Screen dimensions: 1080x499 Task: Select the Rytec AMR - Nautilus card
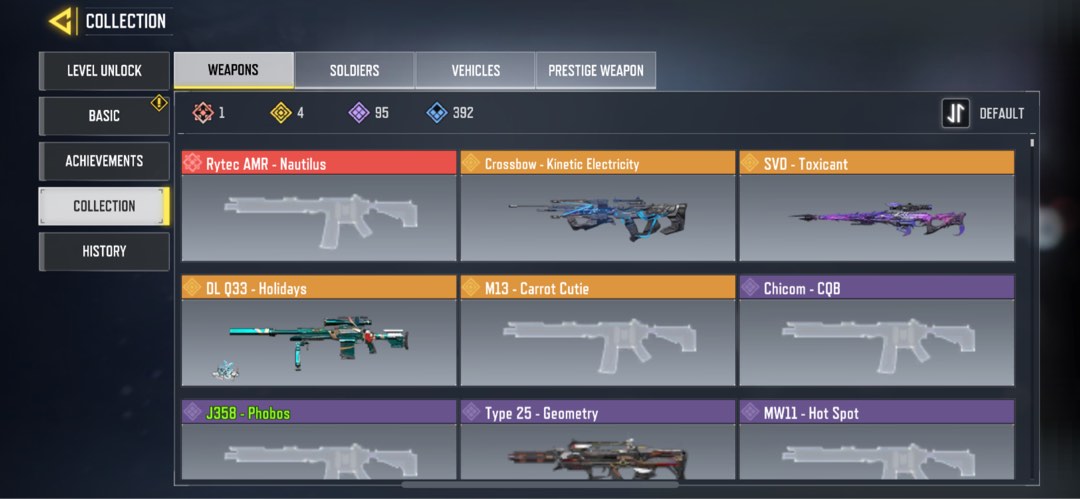pyautogui.click(x=319, y=207)
